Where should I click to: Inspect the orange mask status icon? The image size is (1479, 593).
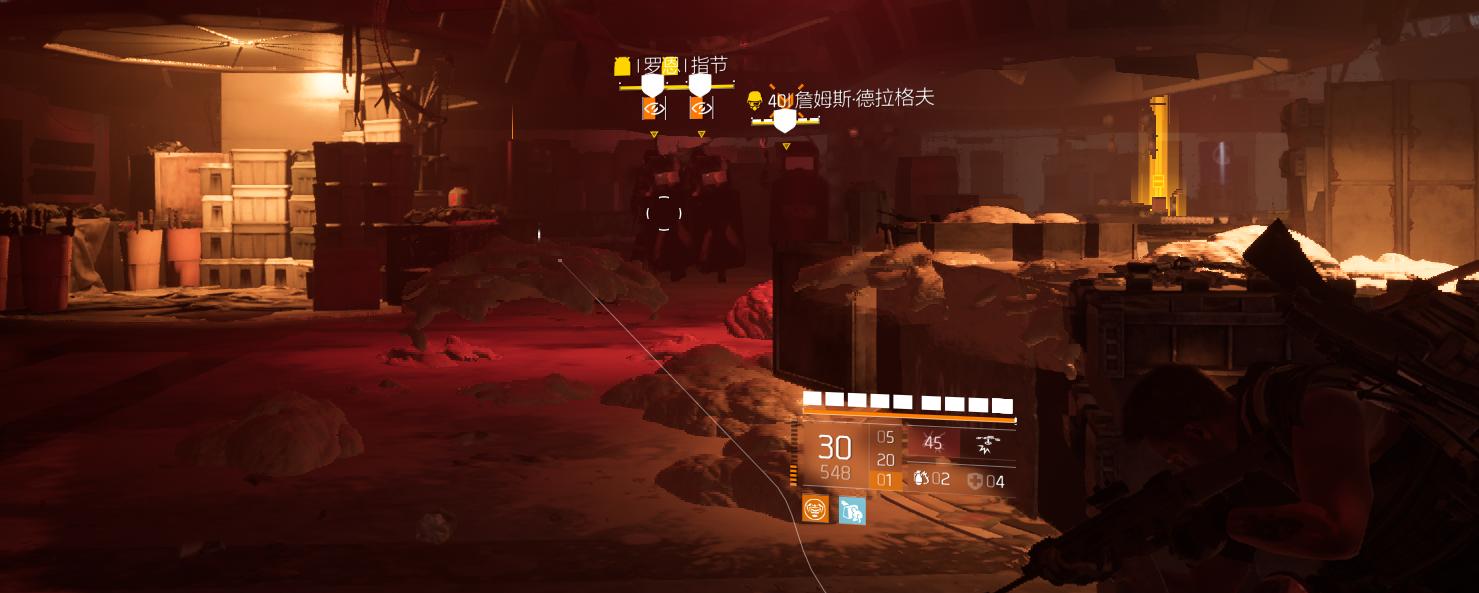pos(817,510)
